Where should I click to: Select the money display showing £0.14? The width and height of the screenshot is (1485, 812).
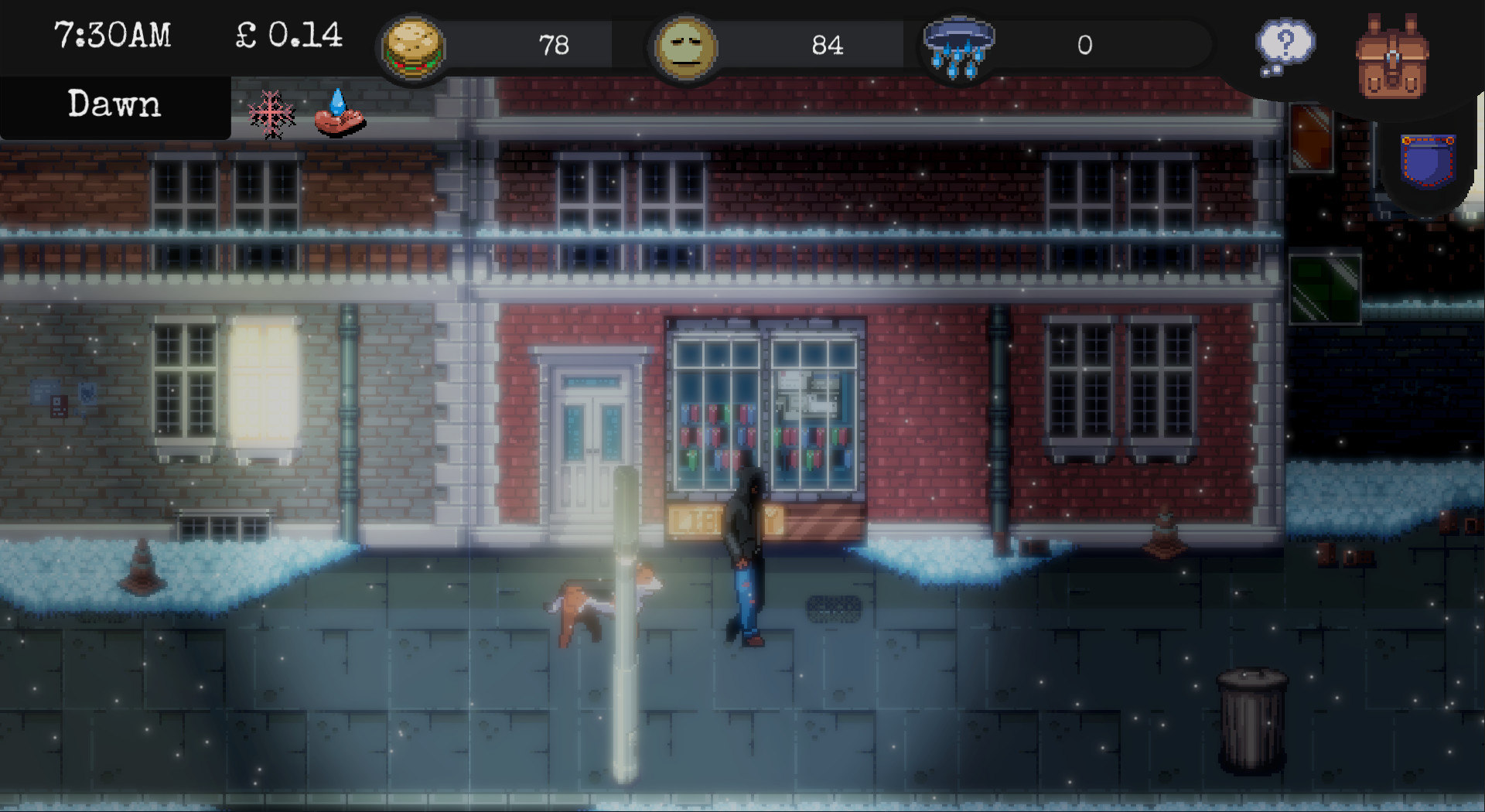tap(287, 35)
